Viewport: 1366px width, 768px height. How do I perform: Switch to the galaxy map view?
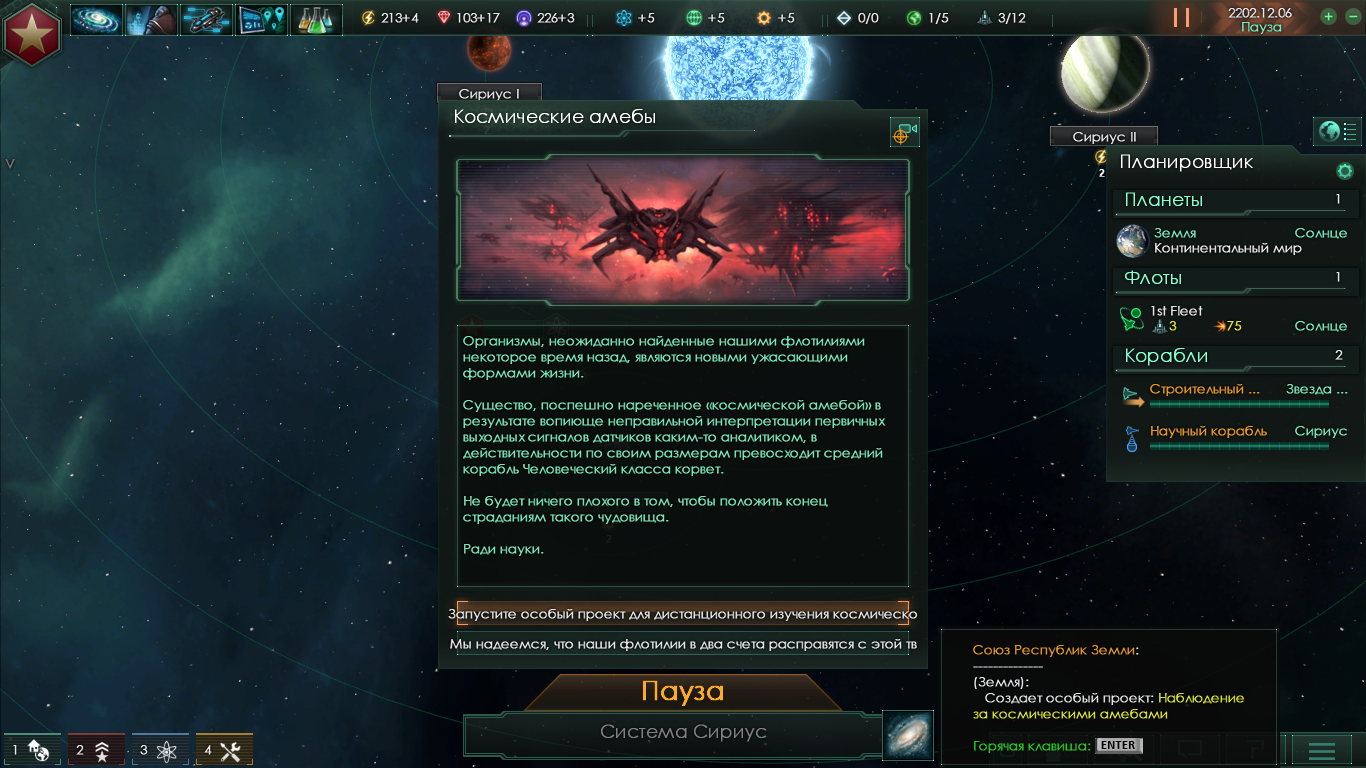(908, 735)
